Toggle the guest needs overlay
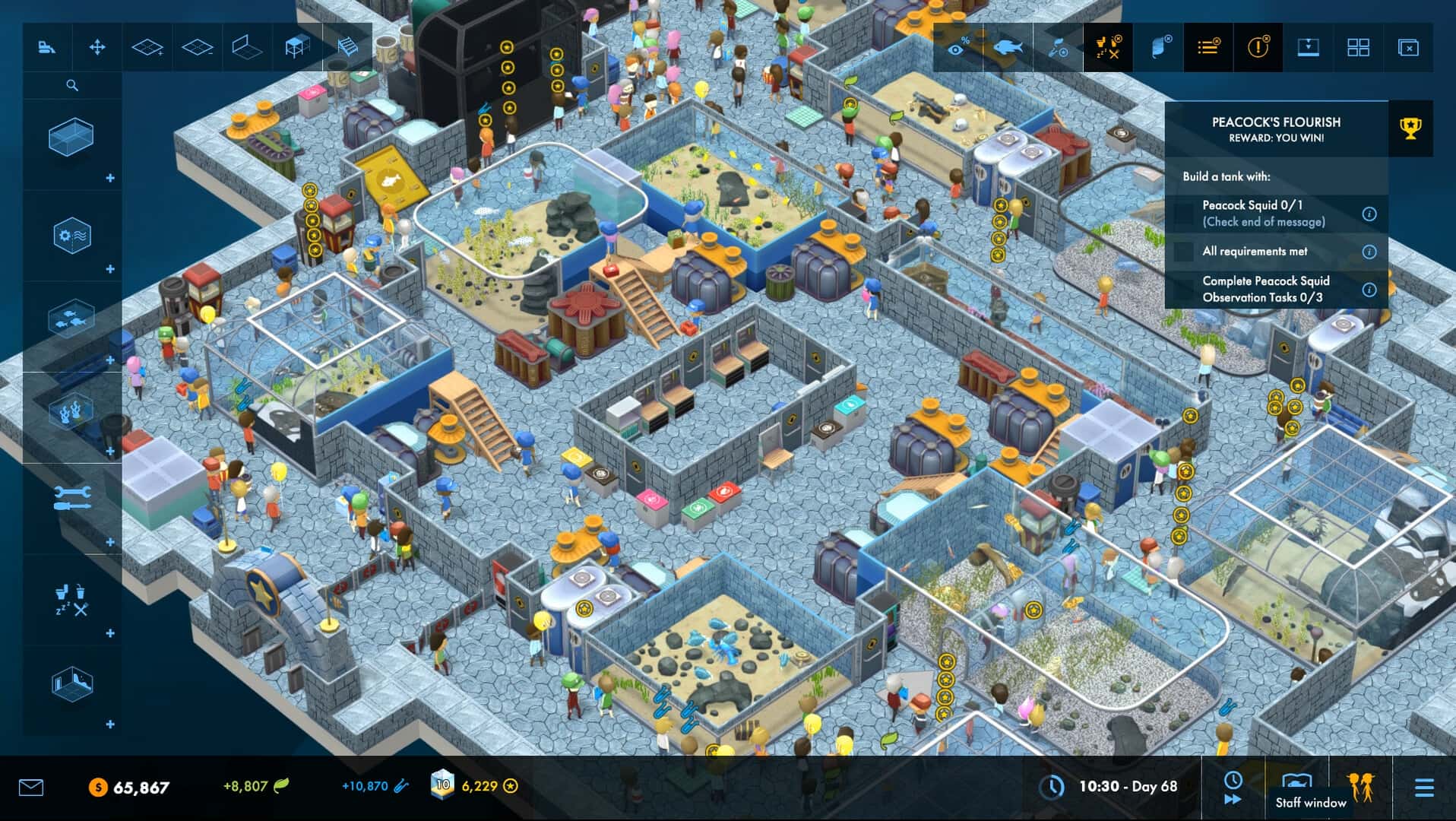The width and height of the screenshot is (1456, 821). click(x=1107, y=47)
